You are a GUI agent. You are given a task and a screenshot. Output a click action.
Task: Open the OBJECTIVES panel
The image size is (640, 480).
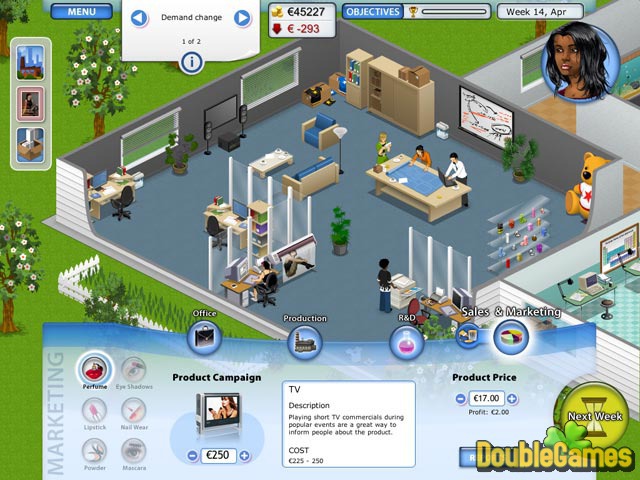pos(373,12)
